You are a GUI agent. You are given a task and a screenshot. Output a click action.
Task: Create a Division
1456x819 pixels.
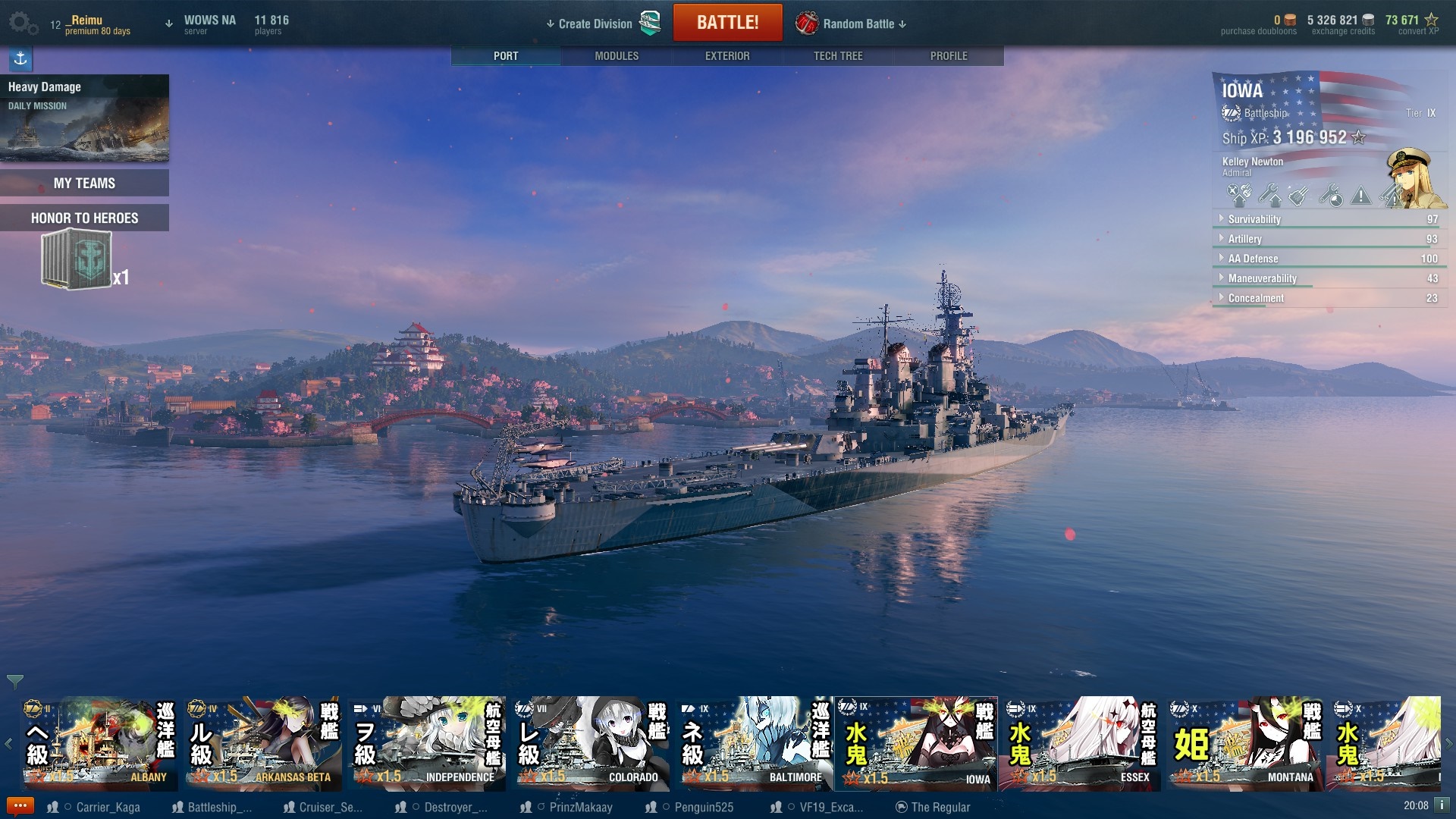tap(595, 24)
